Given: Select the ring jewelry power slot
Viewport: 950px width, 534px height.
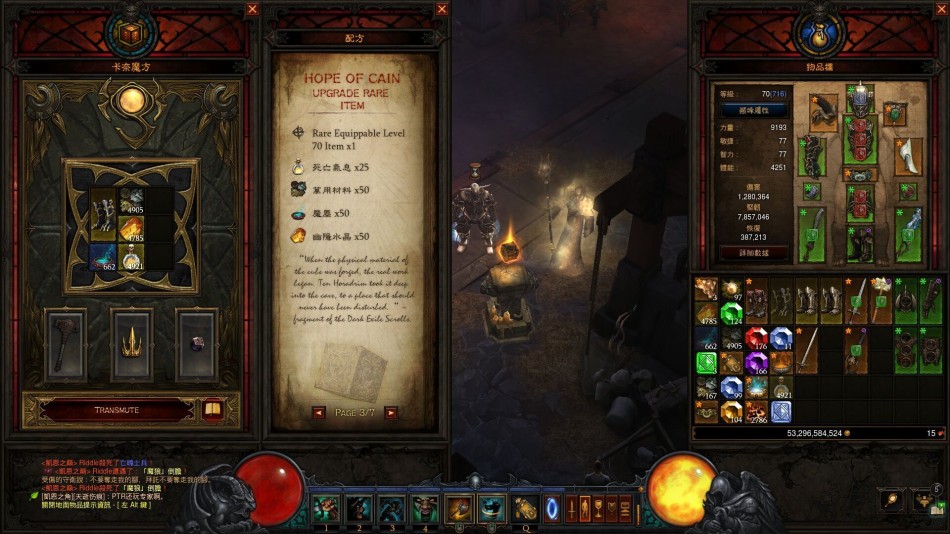Looking at the screenshot, I should (x=196, y=345).
